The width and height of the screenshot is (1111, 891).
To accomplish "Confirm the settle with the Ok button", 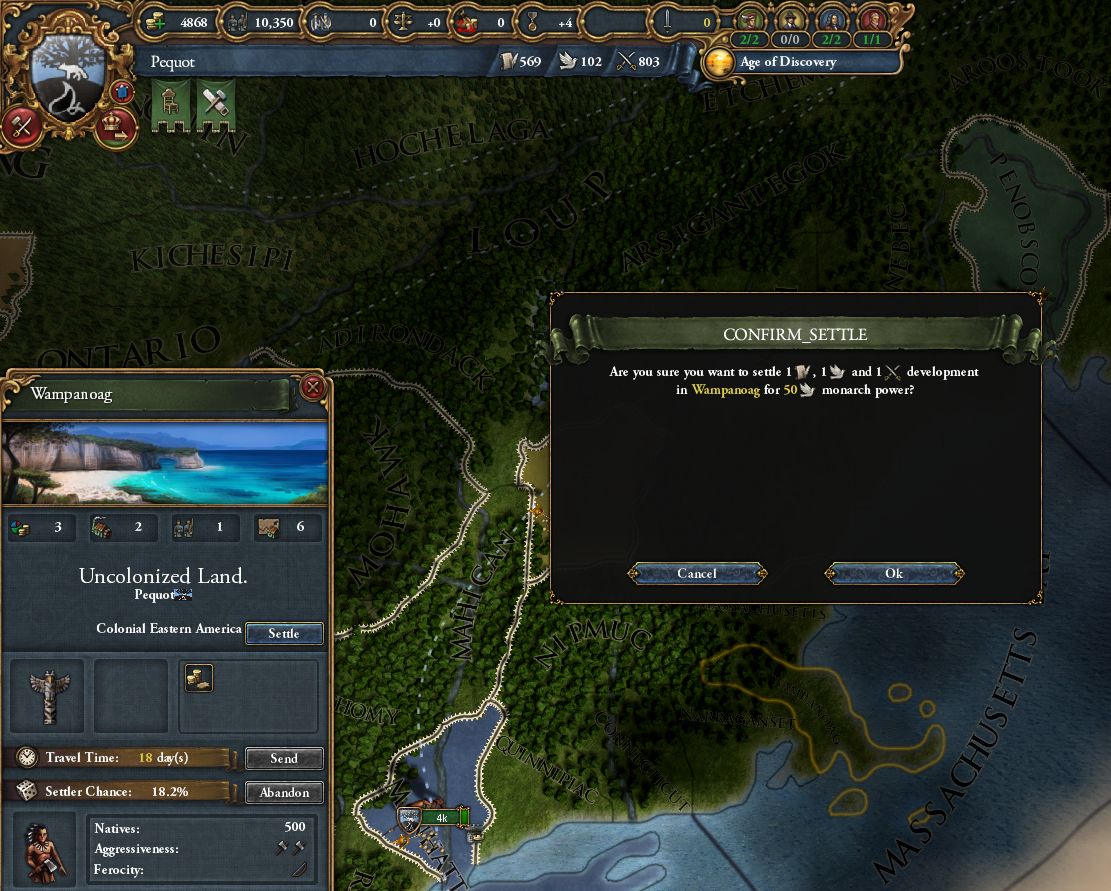I will [x=894, y=573].
